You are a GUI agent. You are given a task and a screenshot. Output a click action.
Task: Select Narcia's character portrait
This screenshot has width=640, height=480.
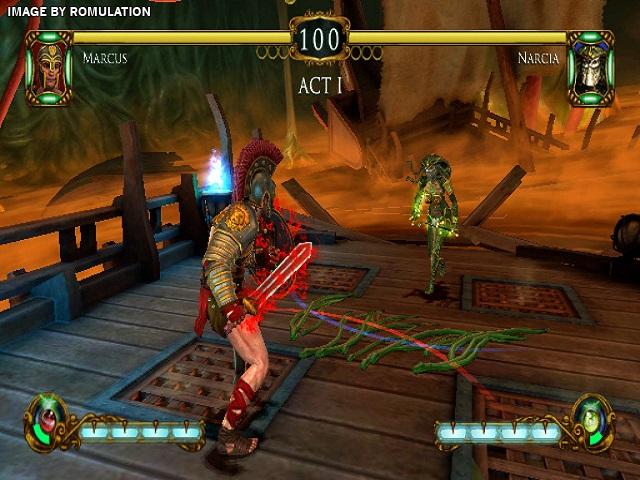[x=589, y=67]
